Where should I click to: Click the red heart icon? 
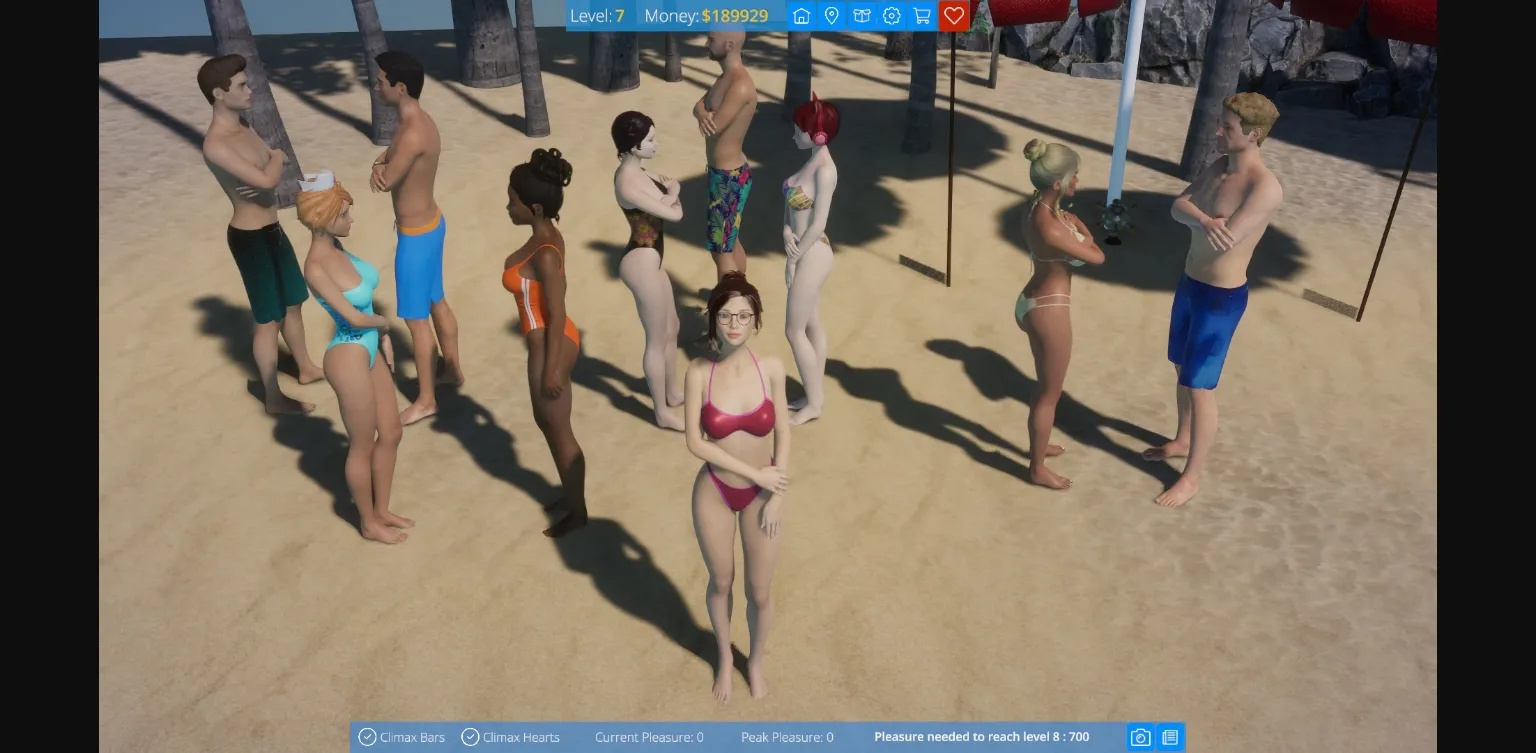point(953,16)
